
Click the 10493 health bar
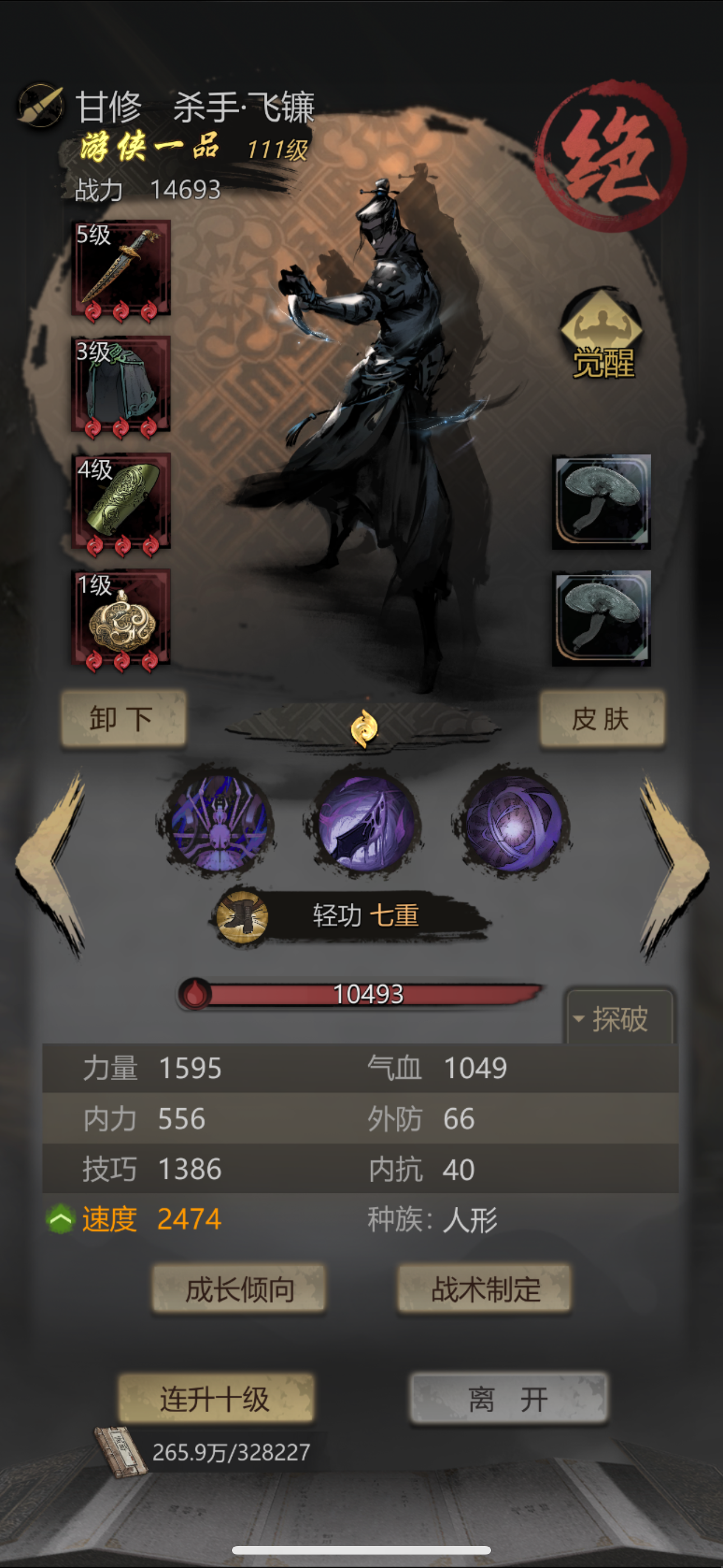368,994
